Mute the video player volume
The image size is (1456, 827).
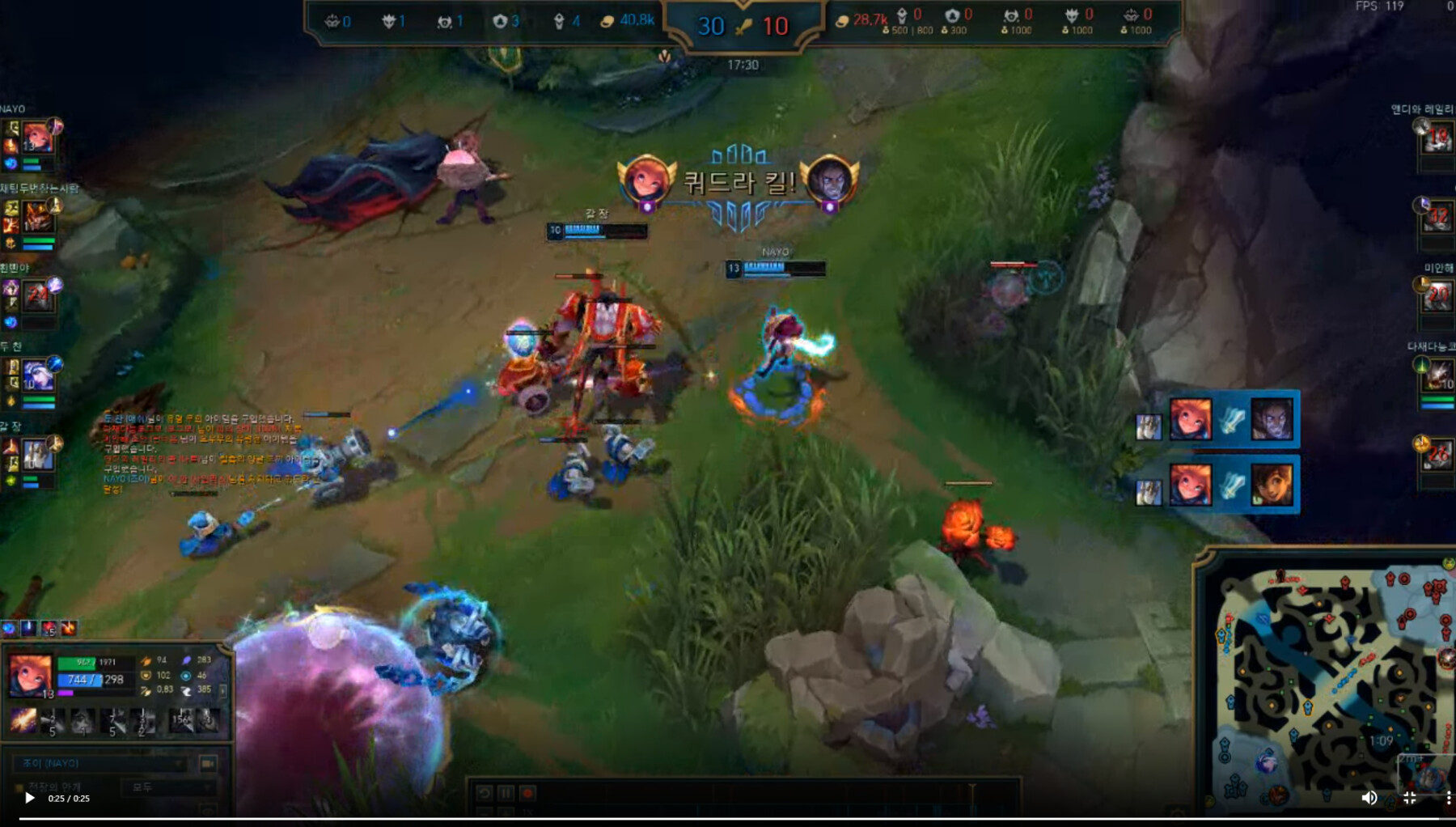tap(1369, 798)
